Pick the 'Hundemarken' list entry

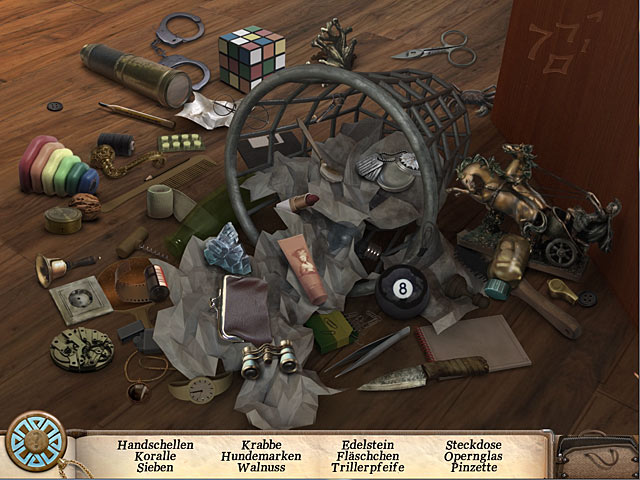pos(260,456)
